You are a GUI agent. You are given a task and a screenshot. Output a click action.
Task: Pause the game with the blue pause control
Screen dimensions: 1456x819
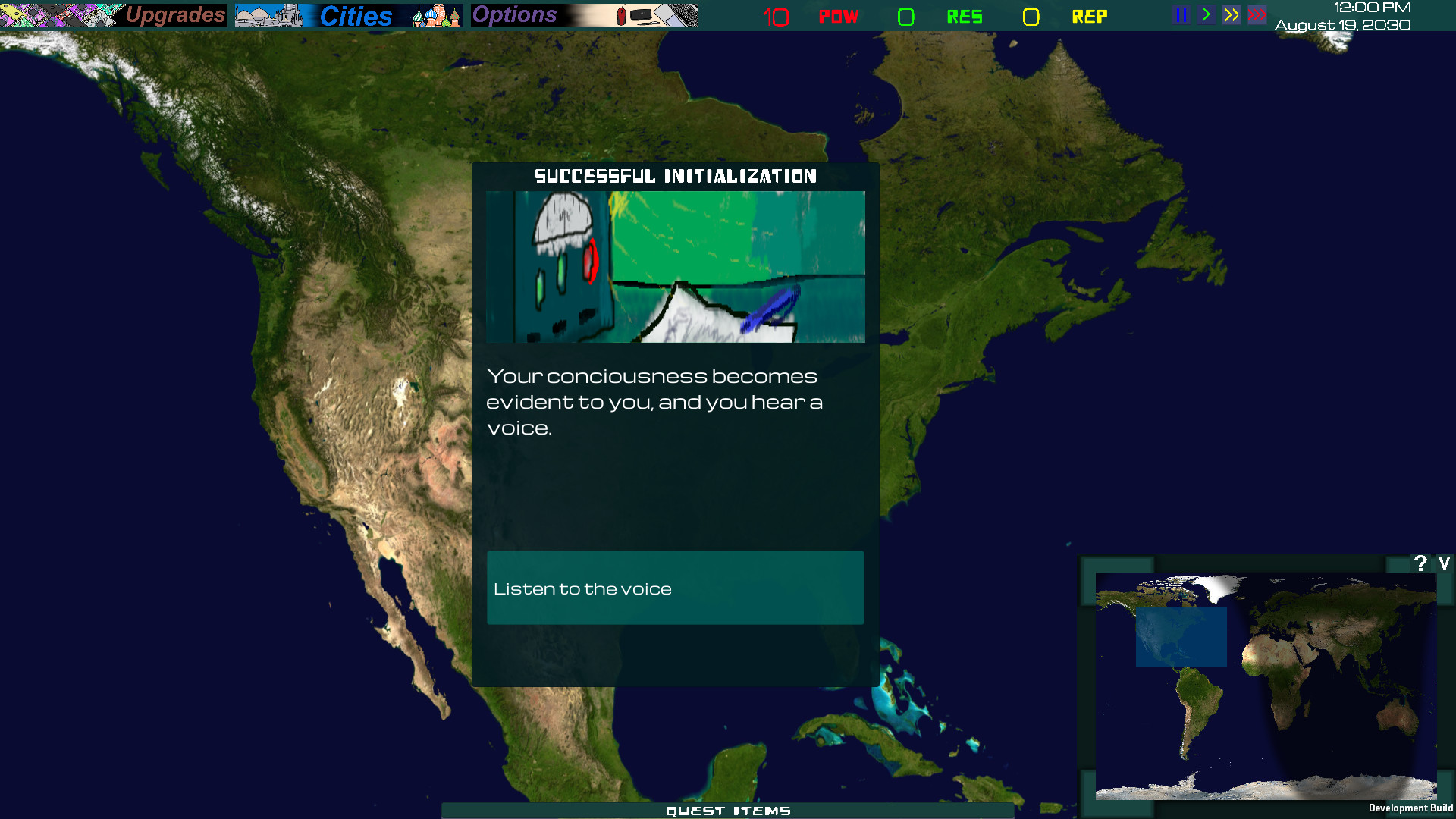1181,14
